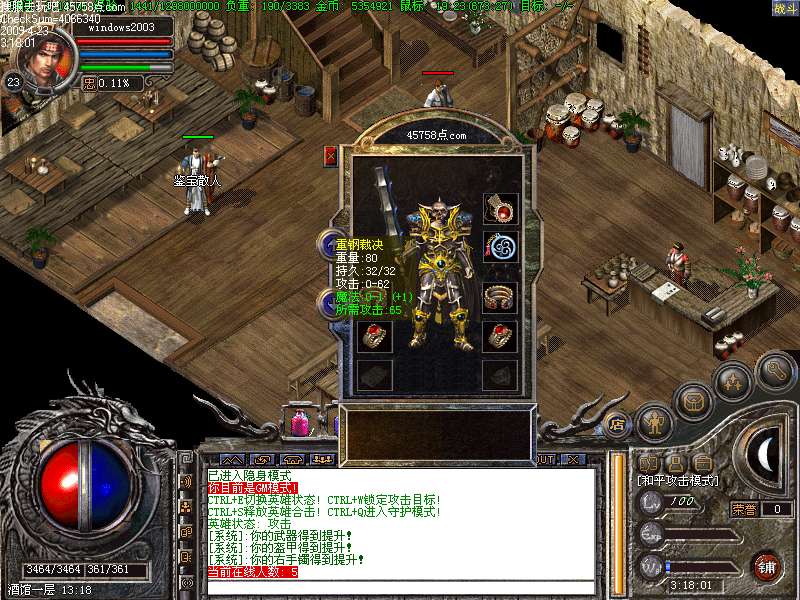Select the right ruby ring slot
The height and width of the screenshot is (600, 800).
pos(500,336)
